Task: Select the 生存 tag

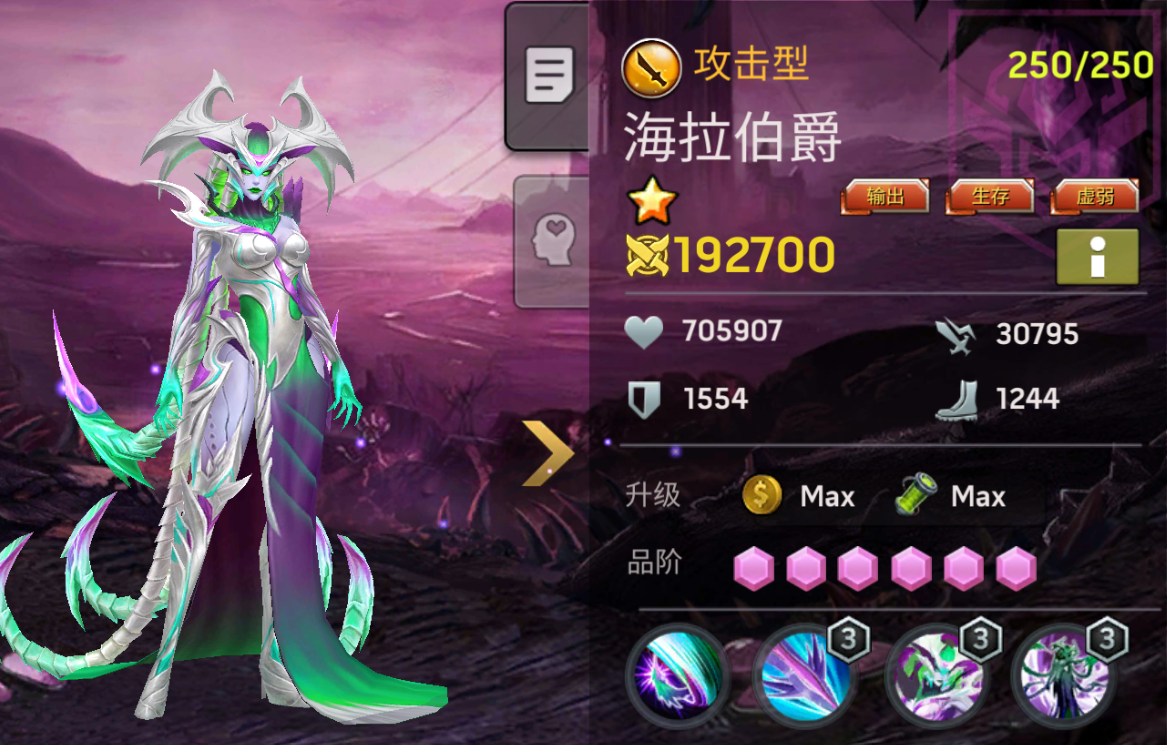Action: pyautogui.click(x=990, y=197)
